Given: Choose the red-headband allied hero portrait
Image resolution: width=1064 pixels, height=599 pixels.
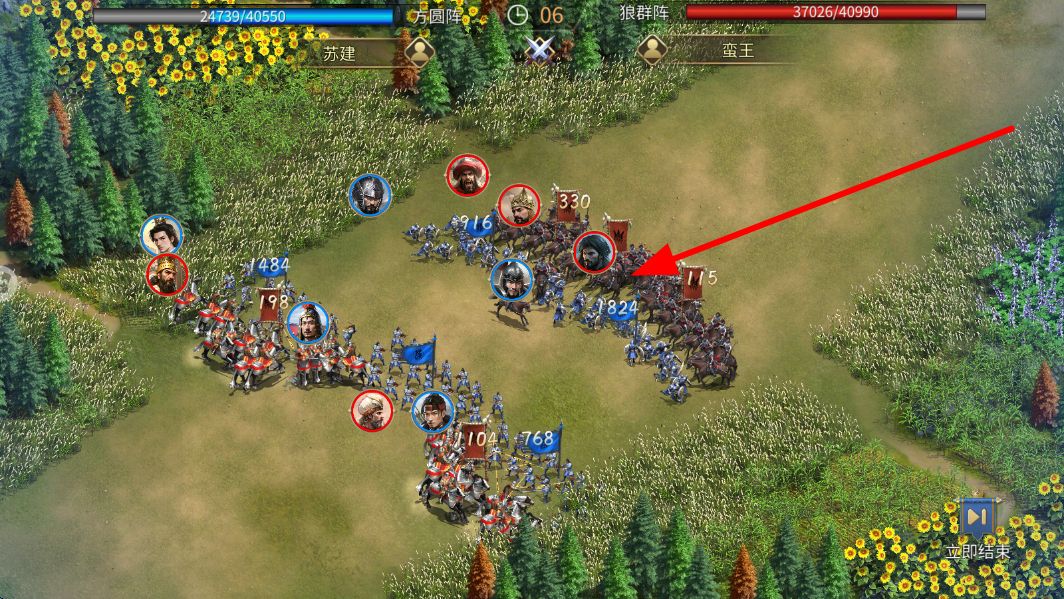Looking at the screenshot, I should pyautogui.click(x=433, y=411).
